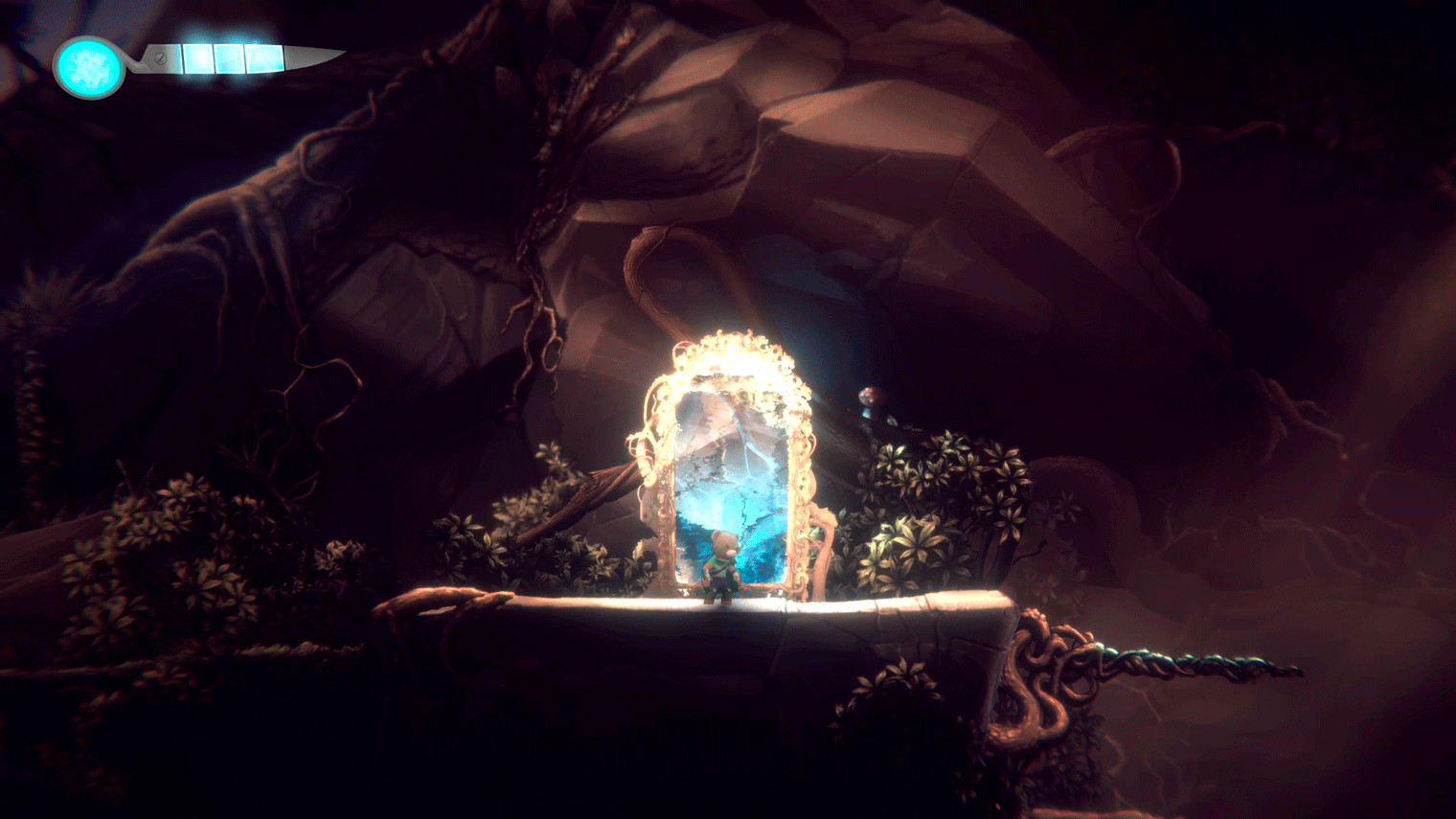Click the stone platform edge below the bear
The width and height of the screenshot is (1456, 819).
(x=722, y=608)
